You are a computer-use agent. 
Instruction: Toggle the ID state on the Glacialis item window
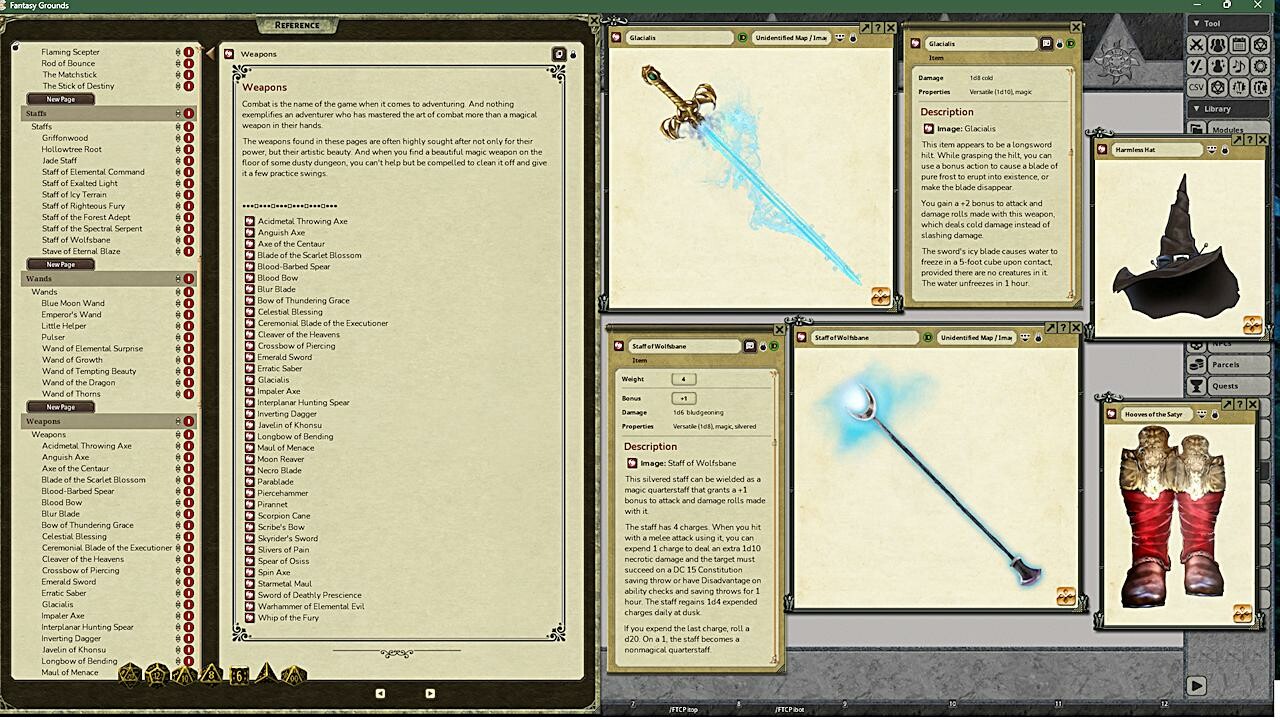[x=1070, y=44]
